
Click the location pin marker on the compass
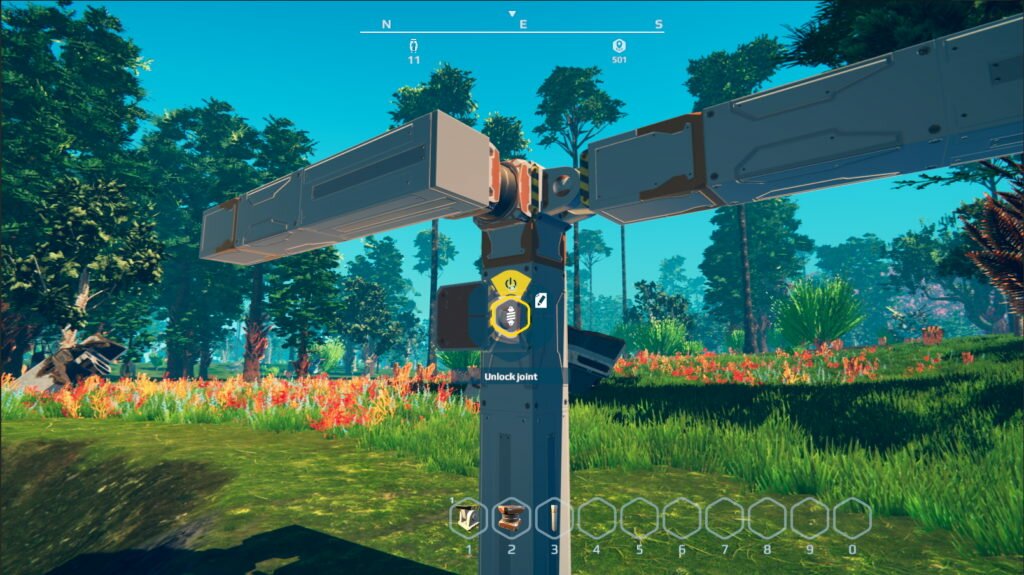619,46
